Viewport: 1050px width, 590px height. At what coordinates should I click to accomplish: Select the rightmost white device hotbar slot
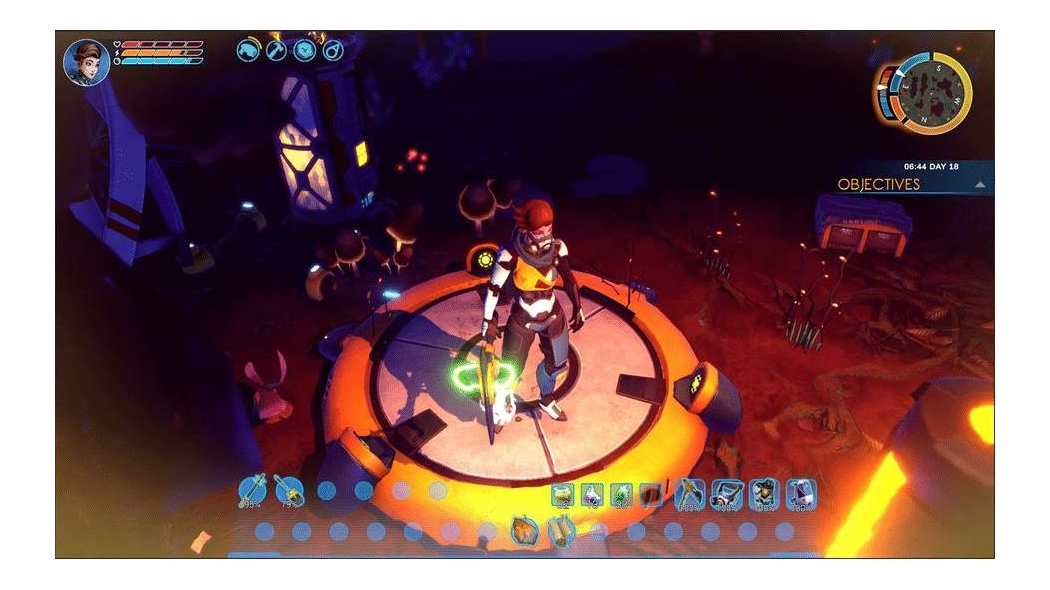800,493
